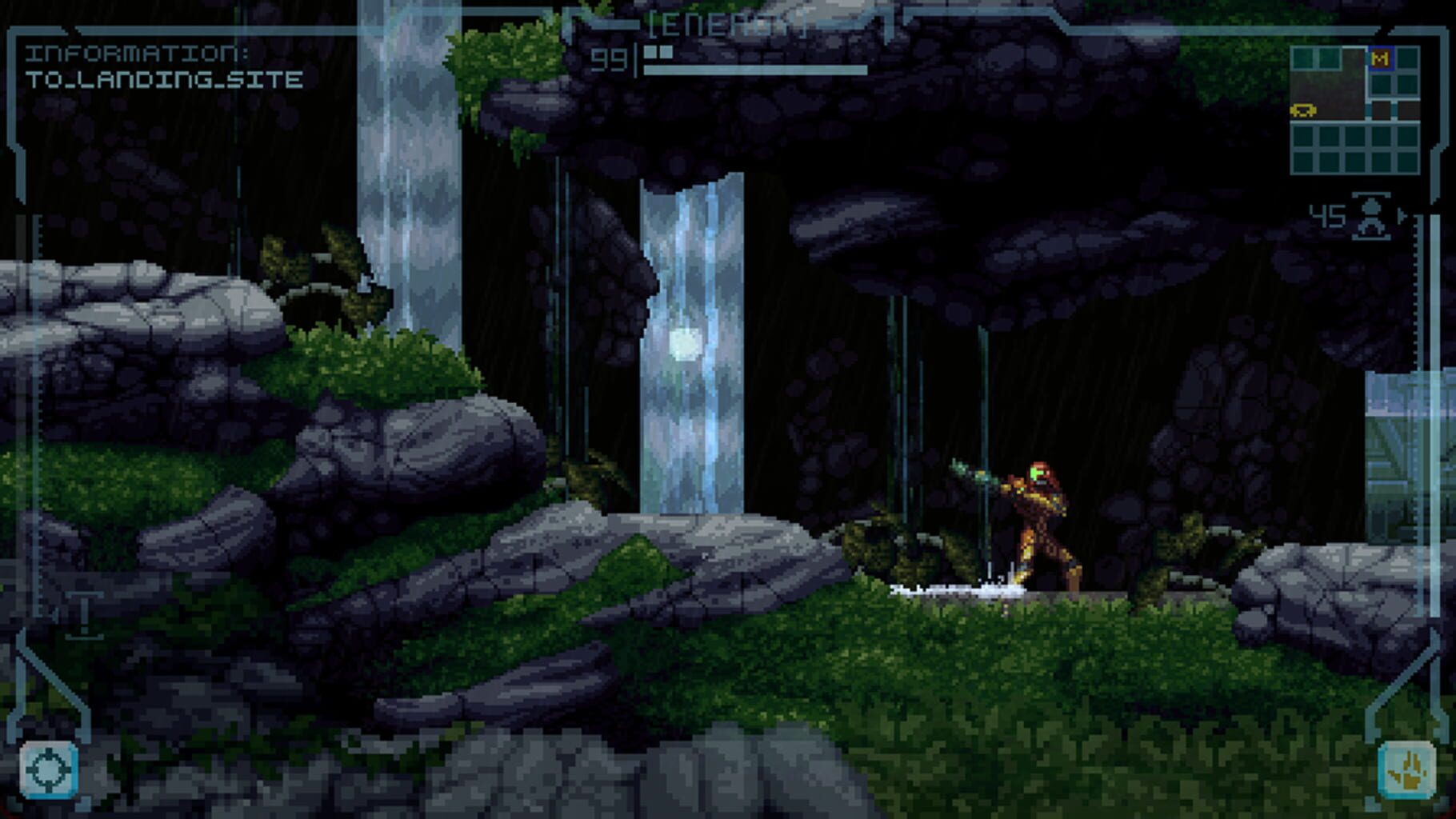
Task: Click the orange M map-station symbol on minimap
Action: [1381, 60]
